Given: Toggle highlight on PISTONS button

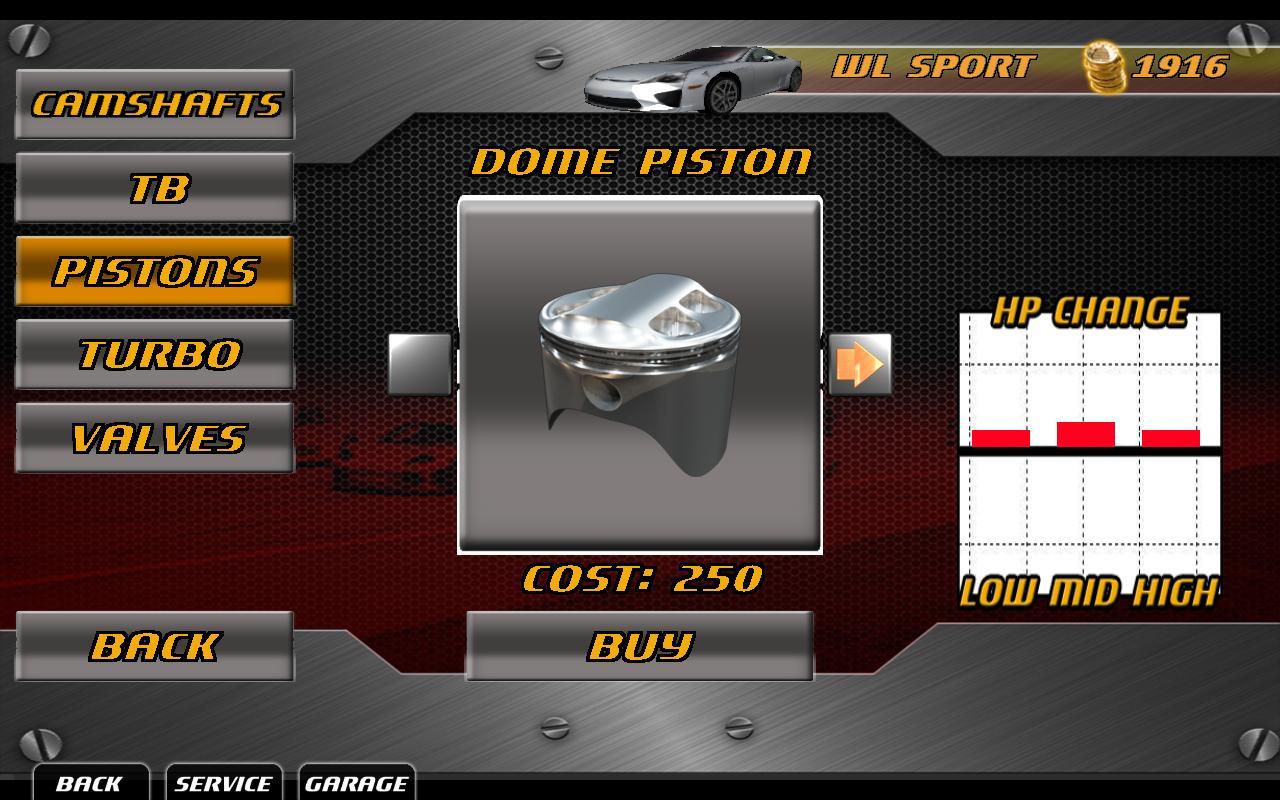Looking at the screenshot, I should (x=154, y=270).
